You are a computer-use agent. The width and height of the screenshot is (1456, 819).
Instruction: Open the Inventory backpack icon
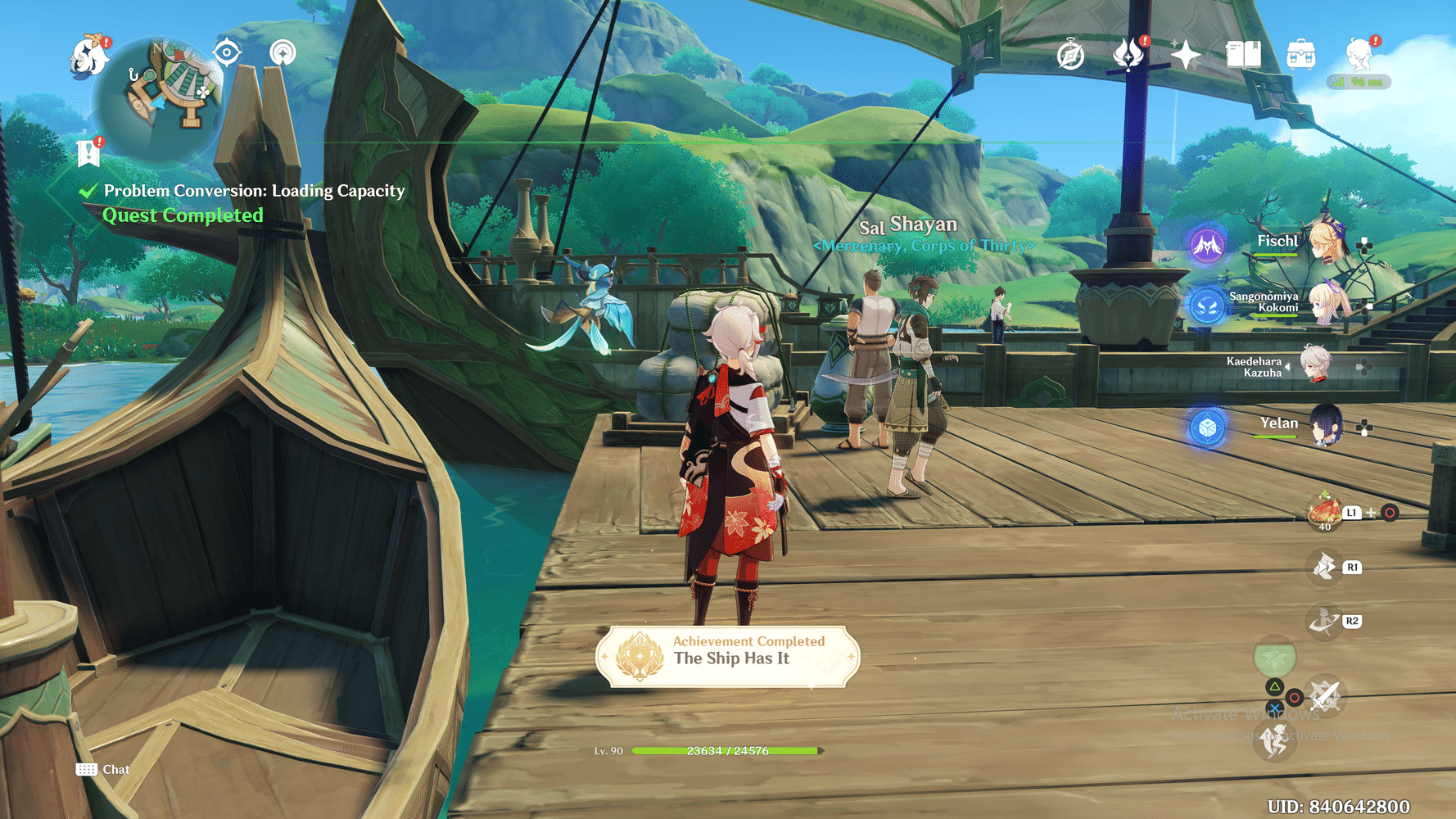[1300, 55]
